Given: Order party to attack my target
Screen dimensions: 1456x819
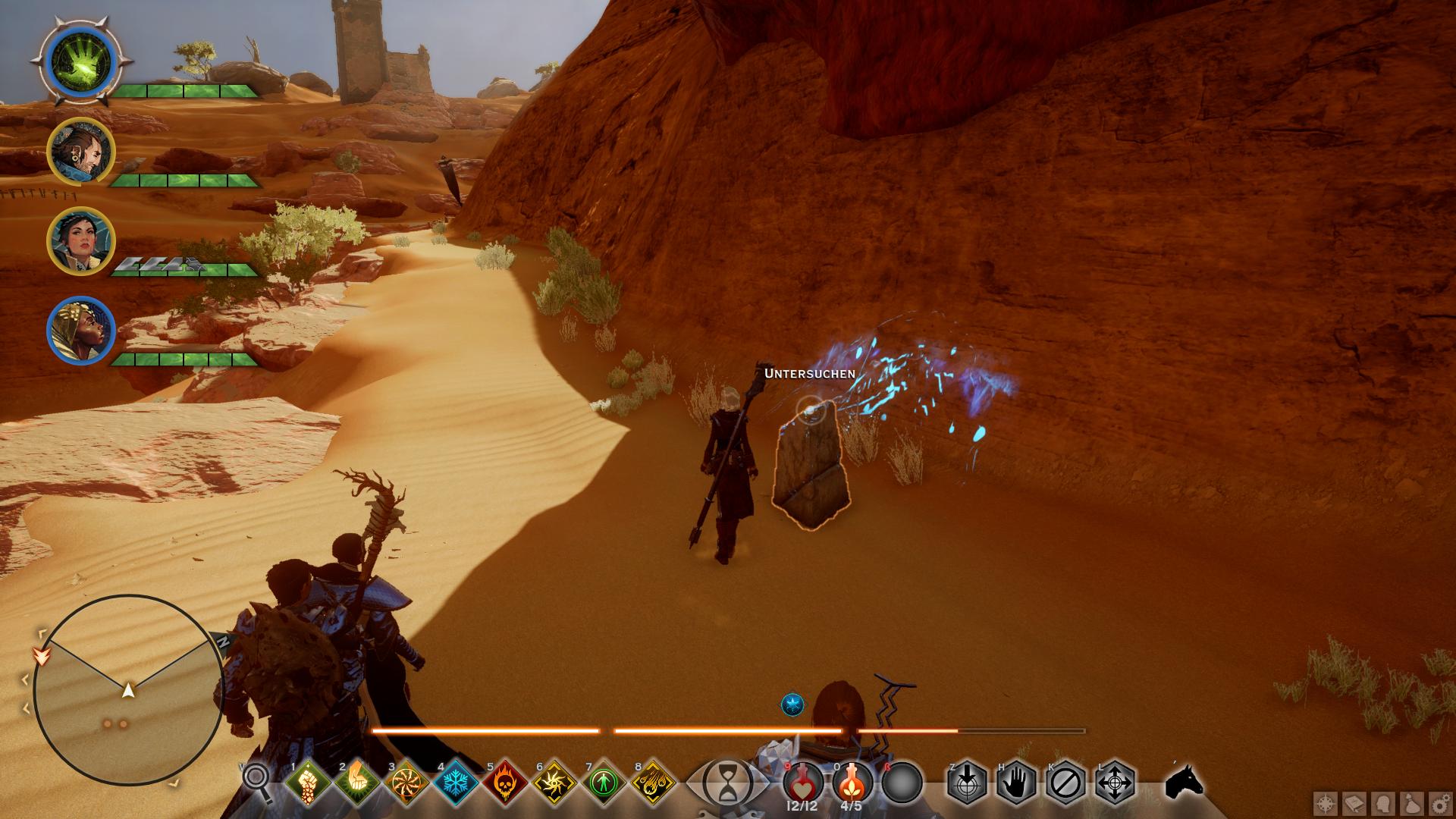Looking at the screenshot, I should coord(967,782).
